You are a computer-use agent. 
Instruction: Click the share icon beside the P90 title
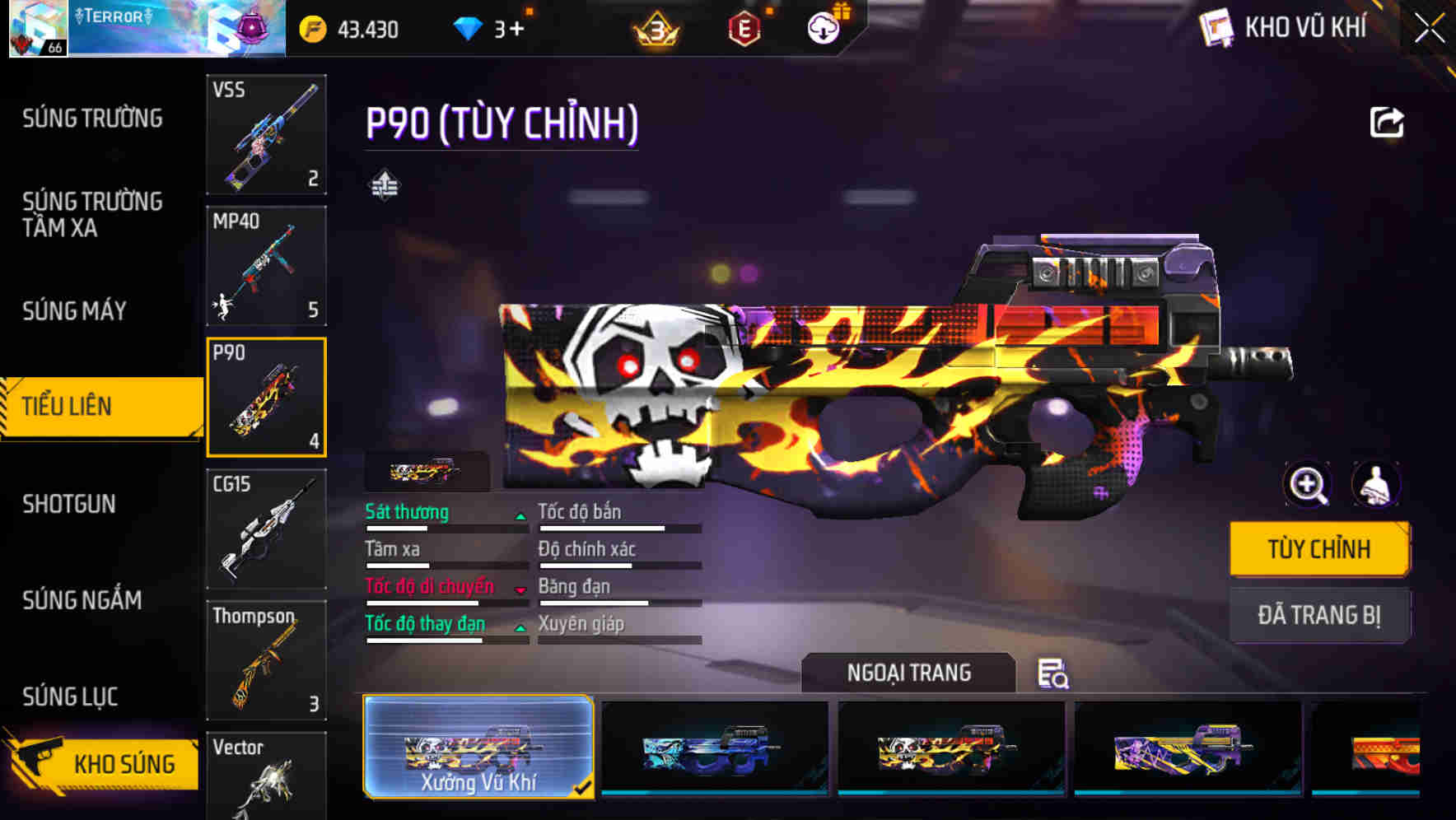(x=1388, y=122)
